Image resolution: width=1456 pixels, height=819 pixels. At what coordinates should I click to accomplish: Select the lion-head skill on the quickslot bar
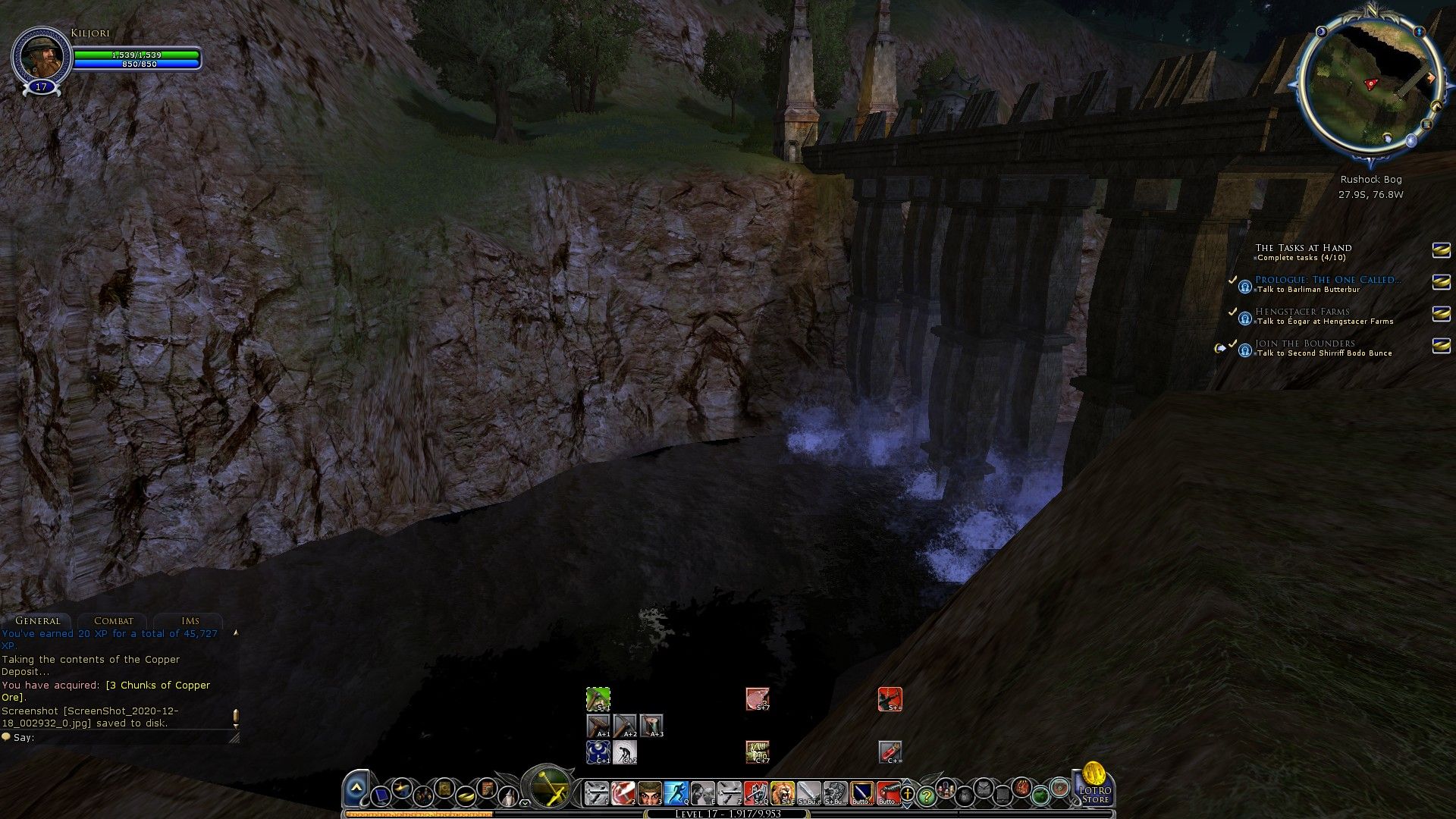pyautogui.click(x=783, y=793)
